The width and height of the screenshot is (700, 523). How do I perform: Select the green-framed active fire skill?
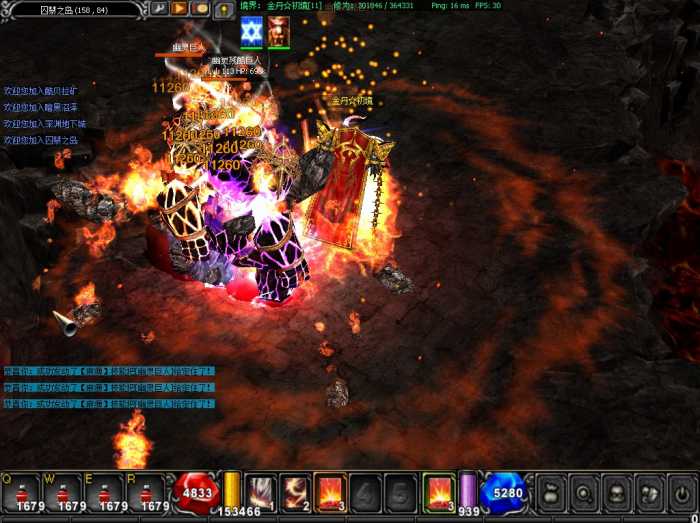[438, 491]
